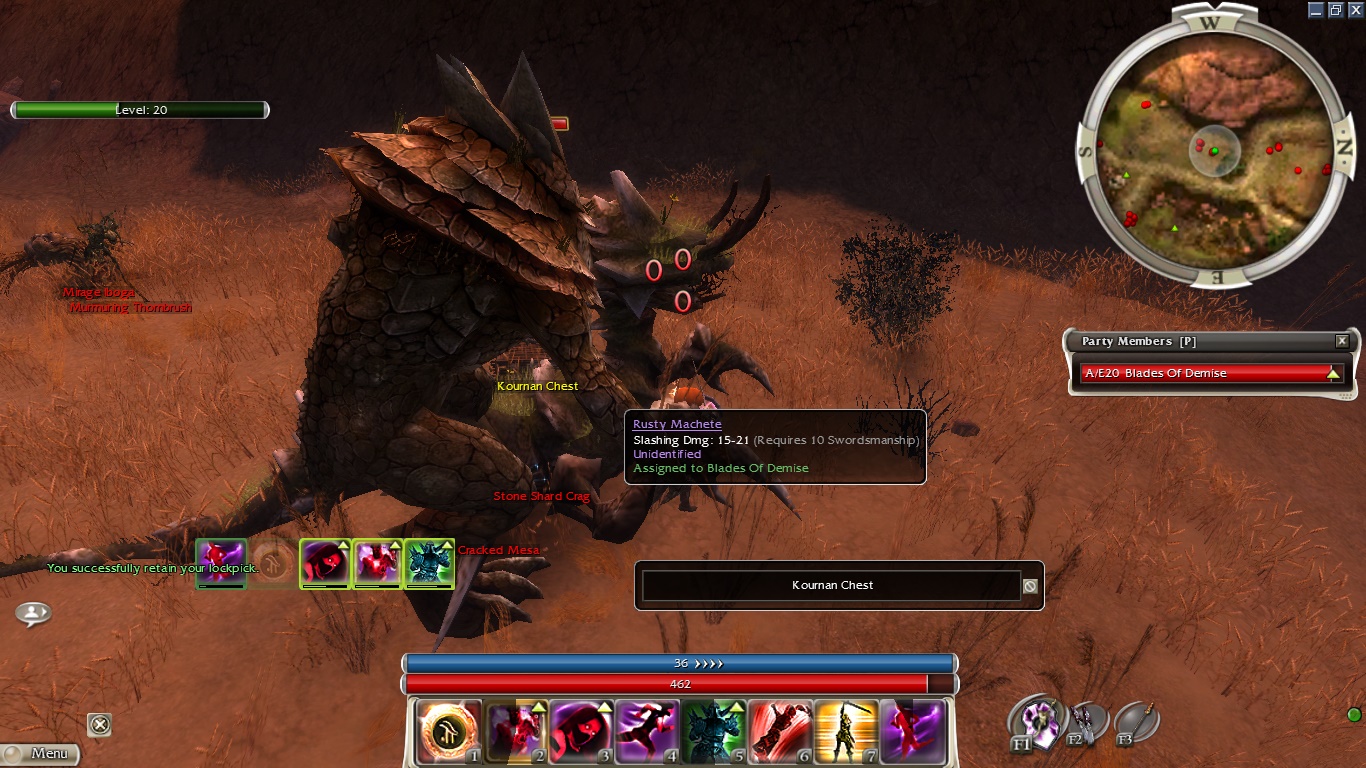Use the red runner skill on purple background
1366x768 pixels.
coord(912,732)
